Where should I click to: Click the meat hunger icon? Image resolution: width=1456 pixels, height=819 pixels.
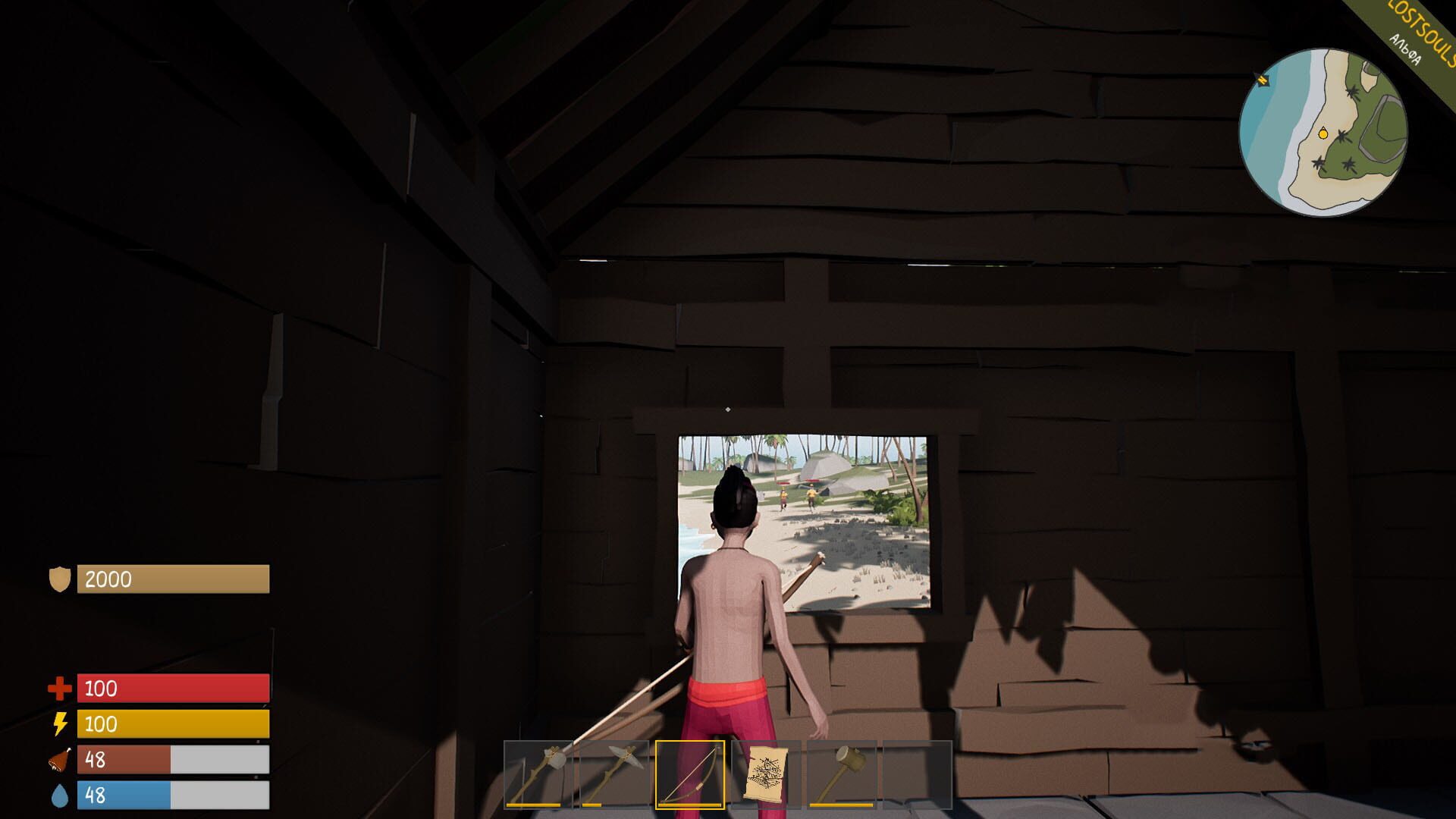[60, 759]
